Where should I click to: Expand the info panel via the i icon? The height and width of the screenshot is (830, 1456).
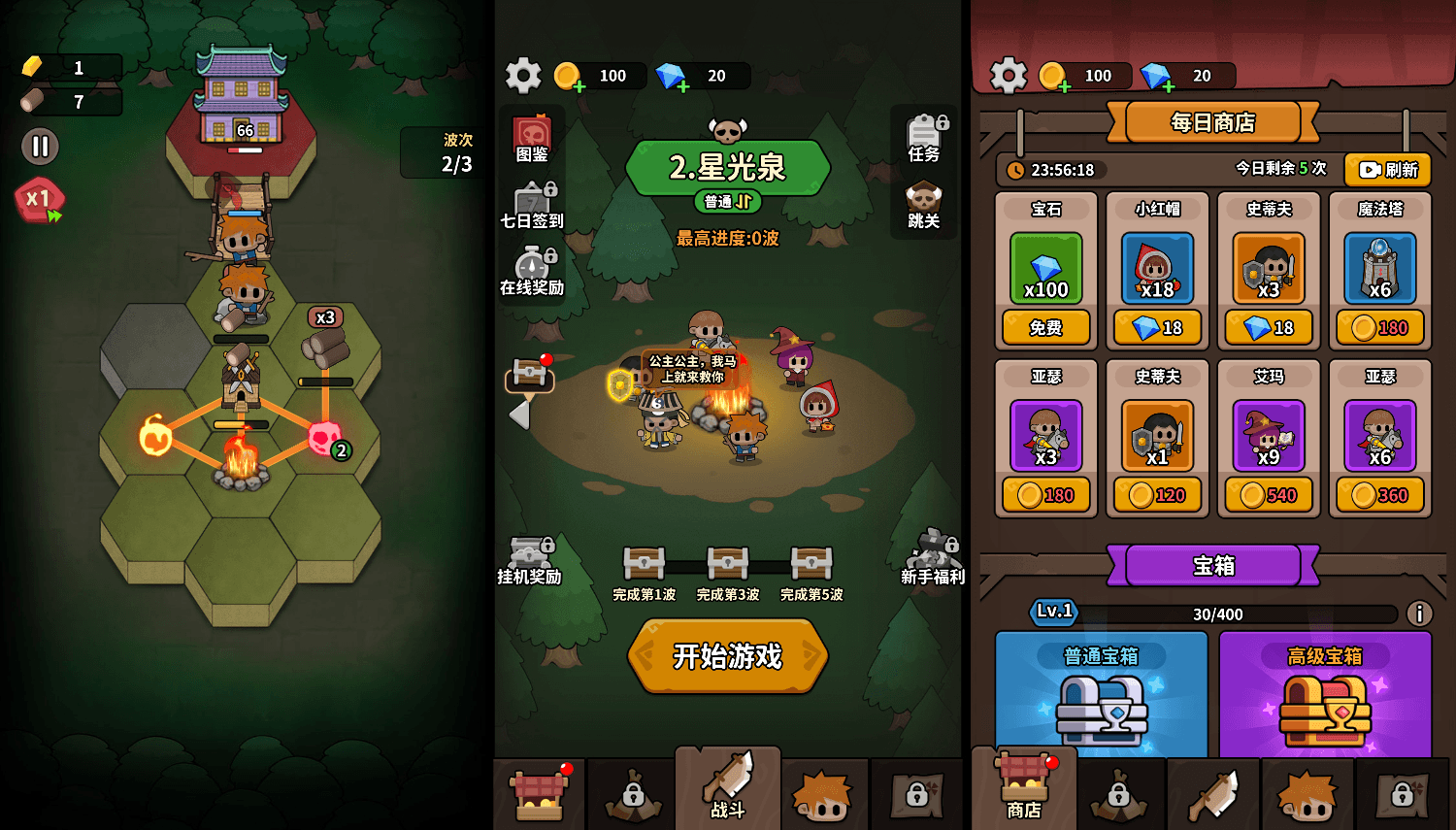point(1421,614)
